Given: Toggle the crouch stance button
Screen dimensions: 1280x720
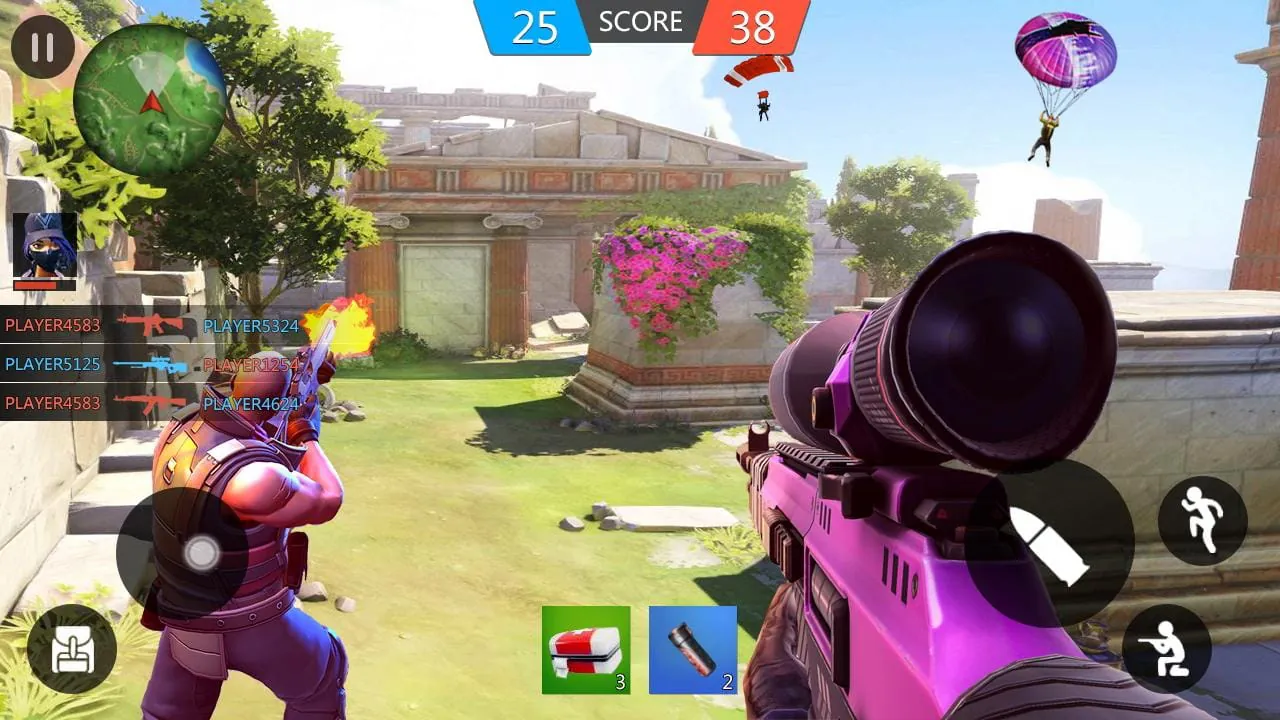Looking at the screenshot, I should (1166, 646).
